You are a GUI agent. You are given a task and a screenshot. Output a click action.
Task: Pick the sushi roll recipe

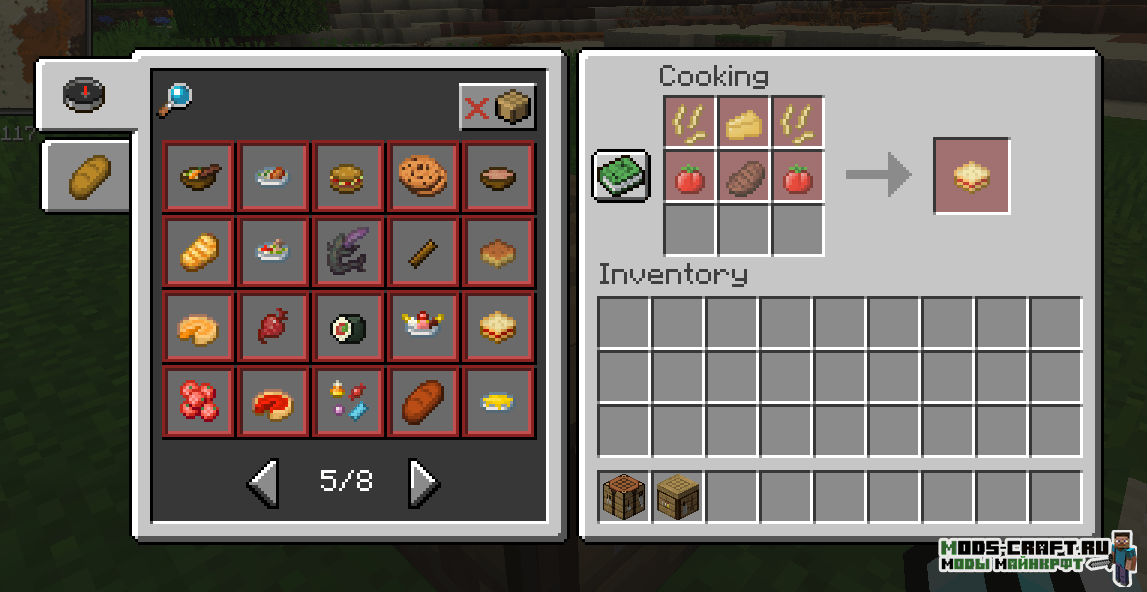pyautogui.click(x=348, y=327)
